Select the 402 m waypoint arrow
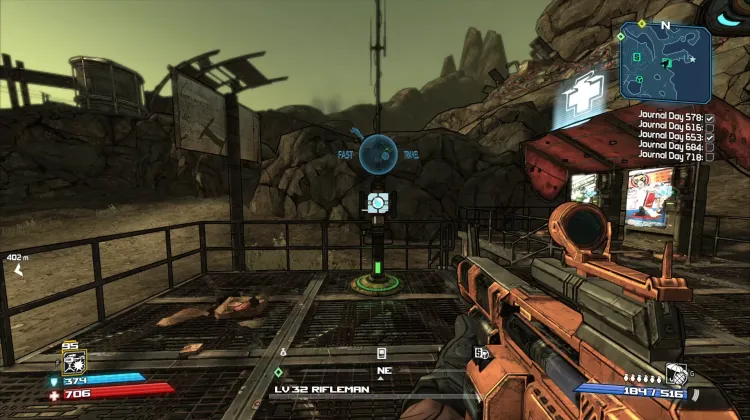 18,270
